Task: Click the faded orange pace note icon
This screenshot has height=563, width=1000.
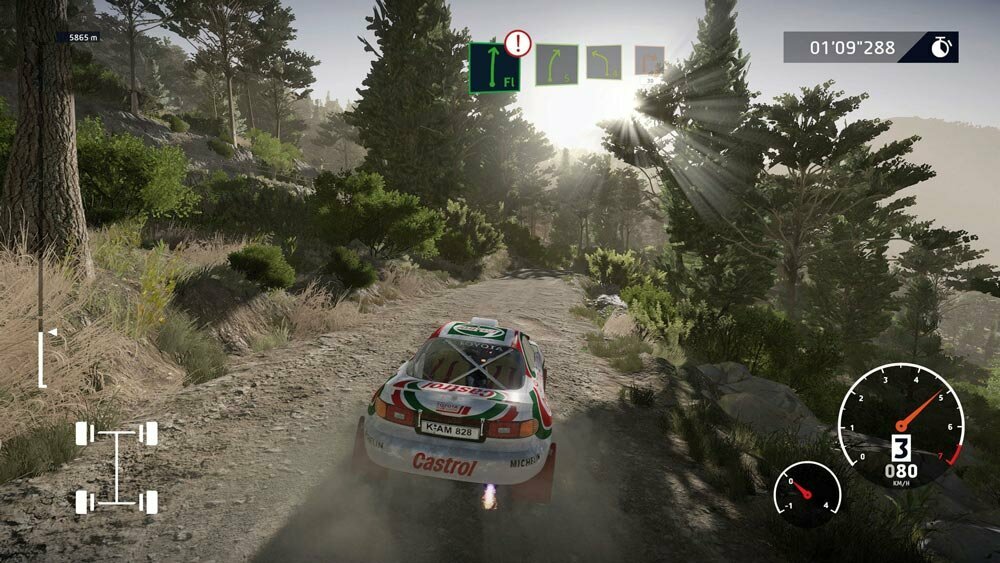Action: (x=649, y=61)
